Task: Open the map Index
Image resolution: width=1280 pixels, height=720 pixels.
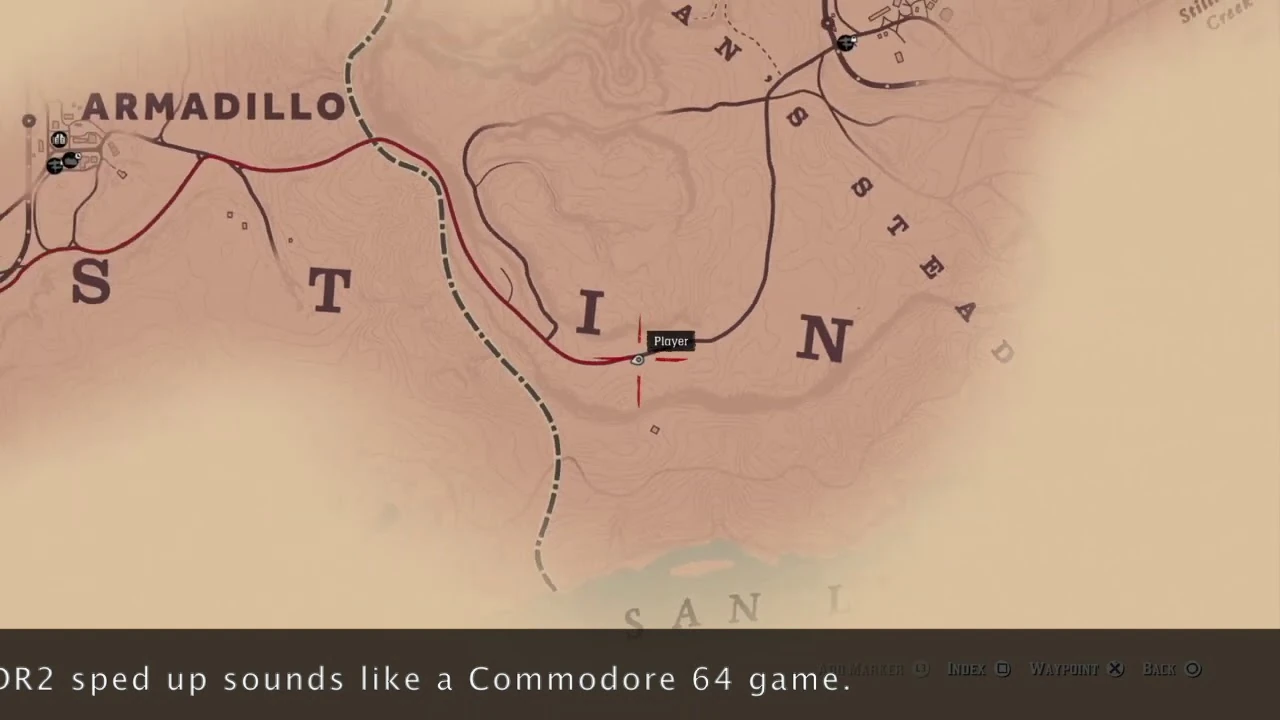Action: [966, 669]
